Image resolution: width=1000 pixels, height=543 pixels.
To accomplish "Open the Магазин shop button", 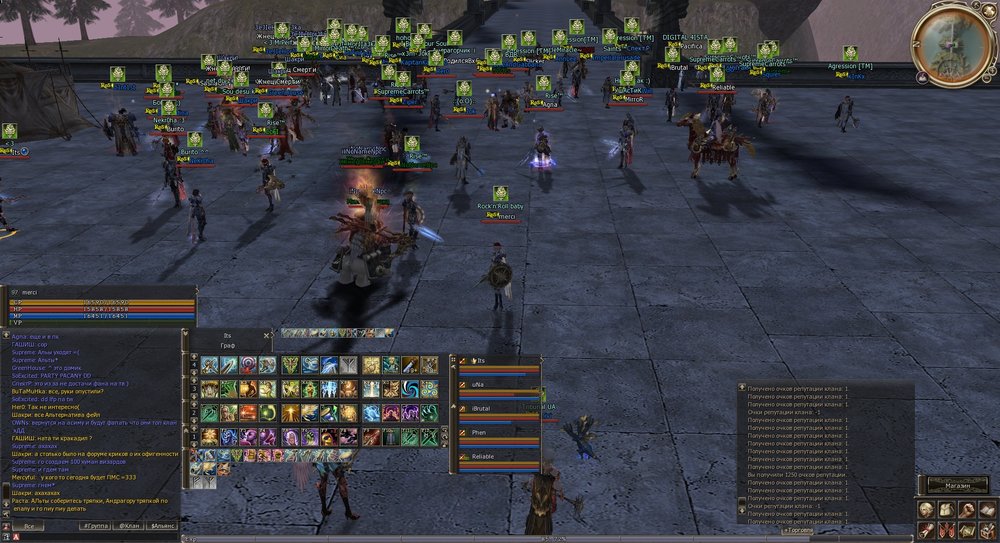I will [x=956, y=485].
